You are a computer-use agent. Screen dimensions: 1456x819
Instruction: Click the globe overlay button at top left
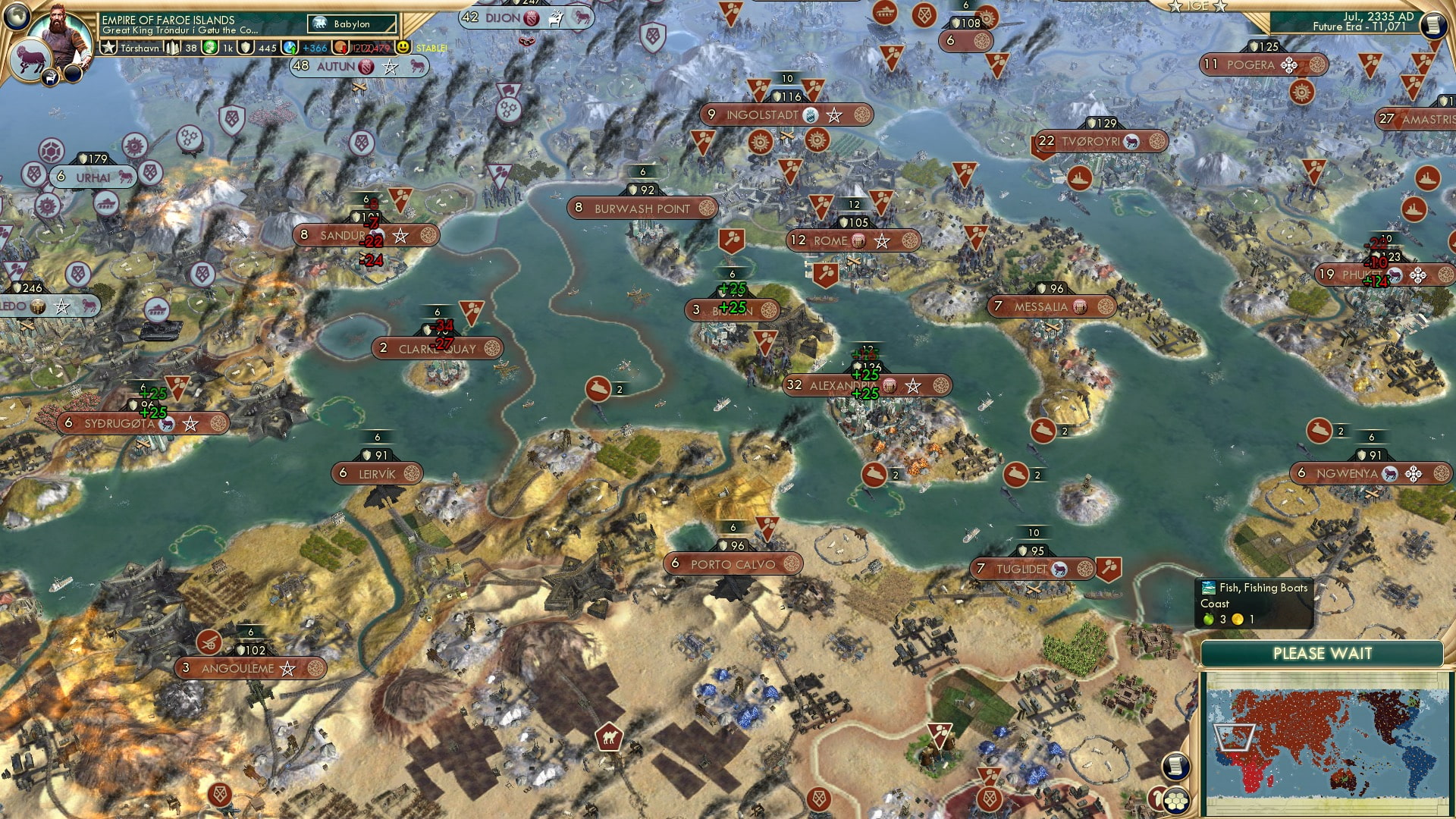coord(15,17)
